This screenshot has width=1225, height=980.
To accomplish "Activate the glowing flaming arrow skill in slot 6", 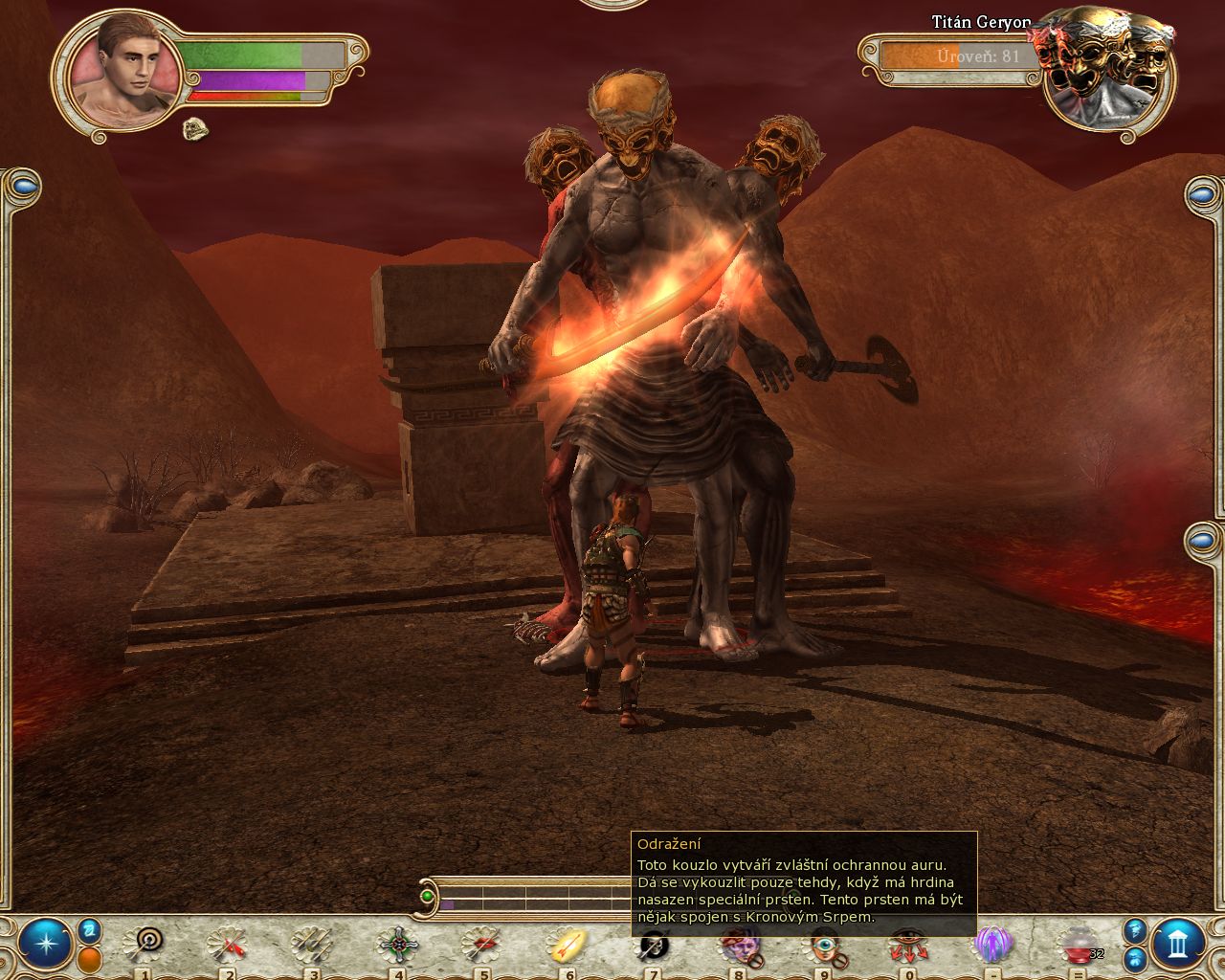I will click(x=567, y=946).
